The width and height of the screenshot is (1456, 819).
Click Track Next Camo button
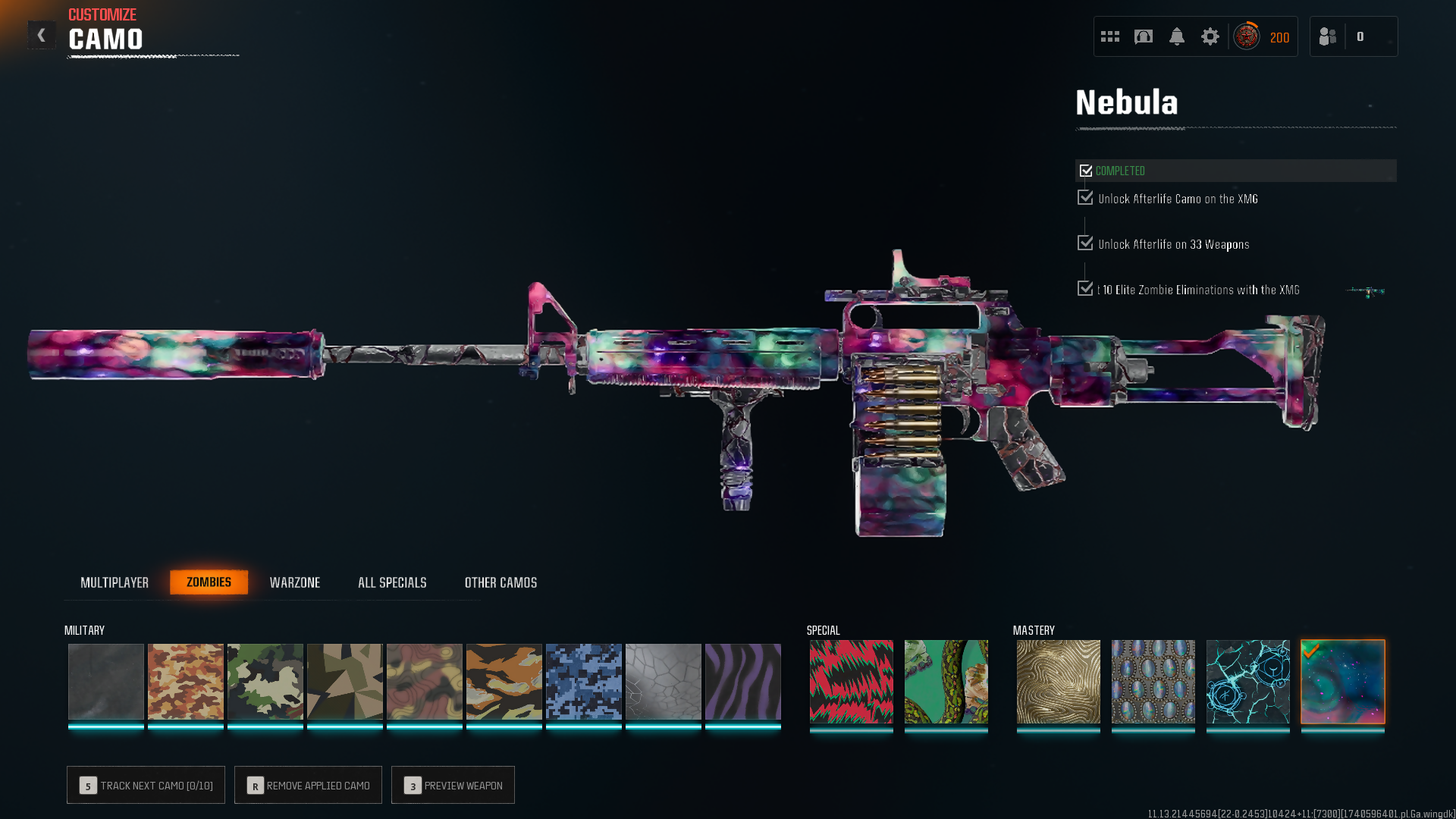pyautogui.click(x=146, y=785)
